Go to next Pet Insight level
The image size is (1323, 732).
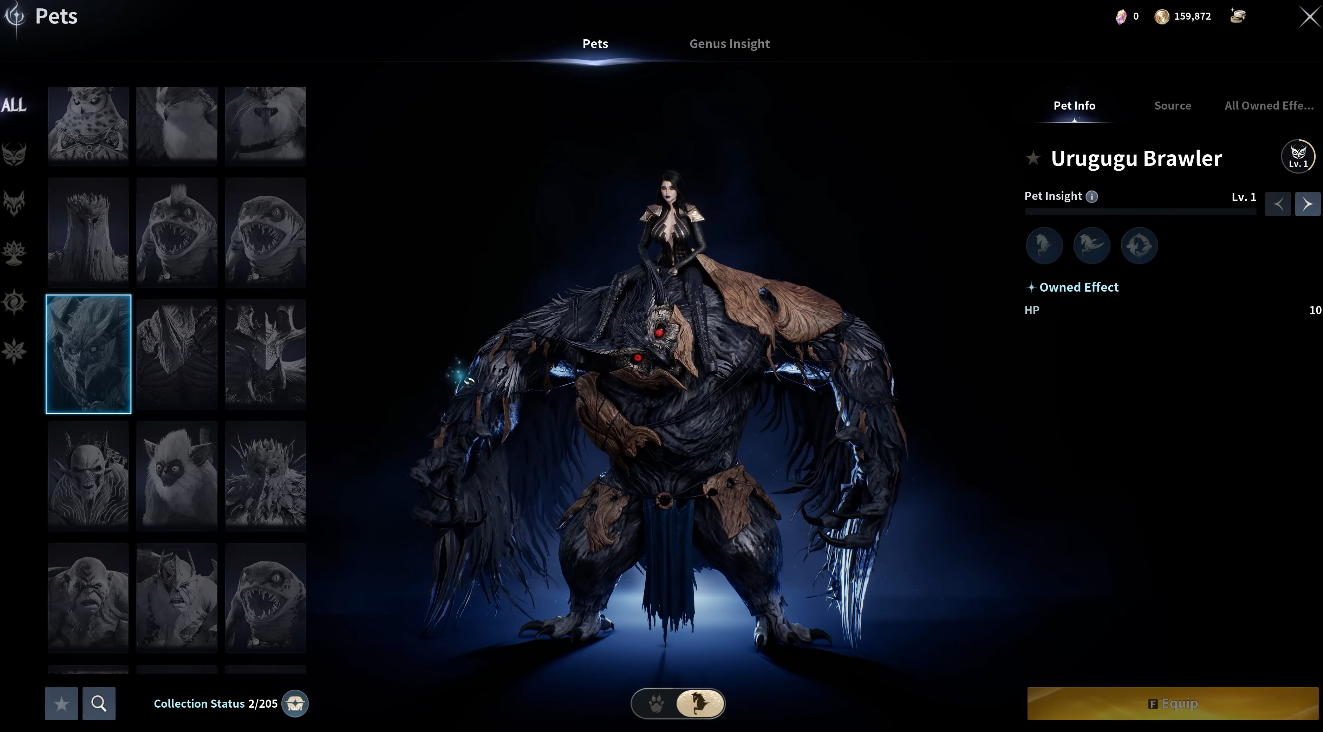[1307, 204]
